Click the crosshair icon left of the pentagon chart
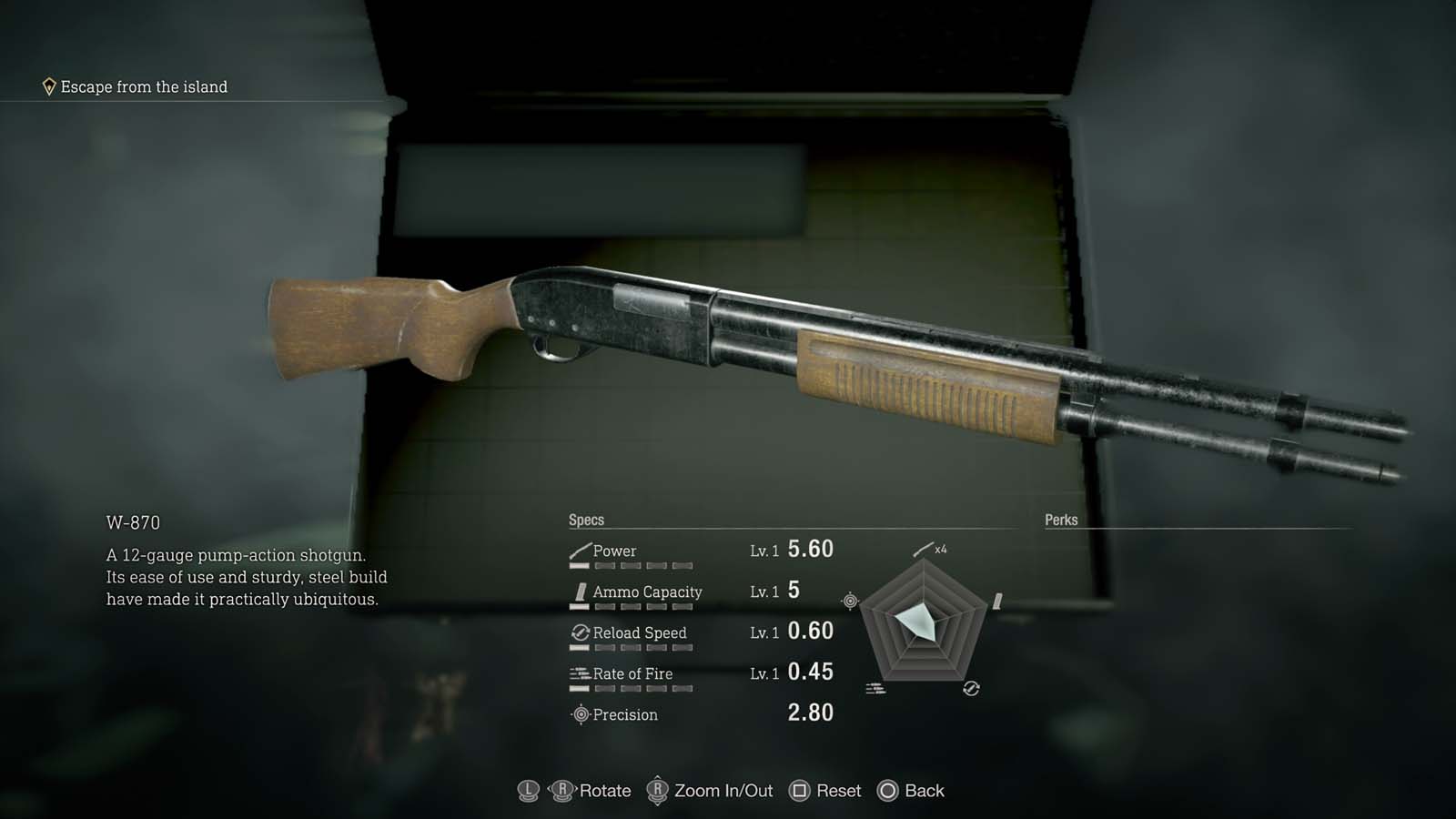The image size is (1456, 819). (x=848, y=601)
